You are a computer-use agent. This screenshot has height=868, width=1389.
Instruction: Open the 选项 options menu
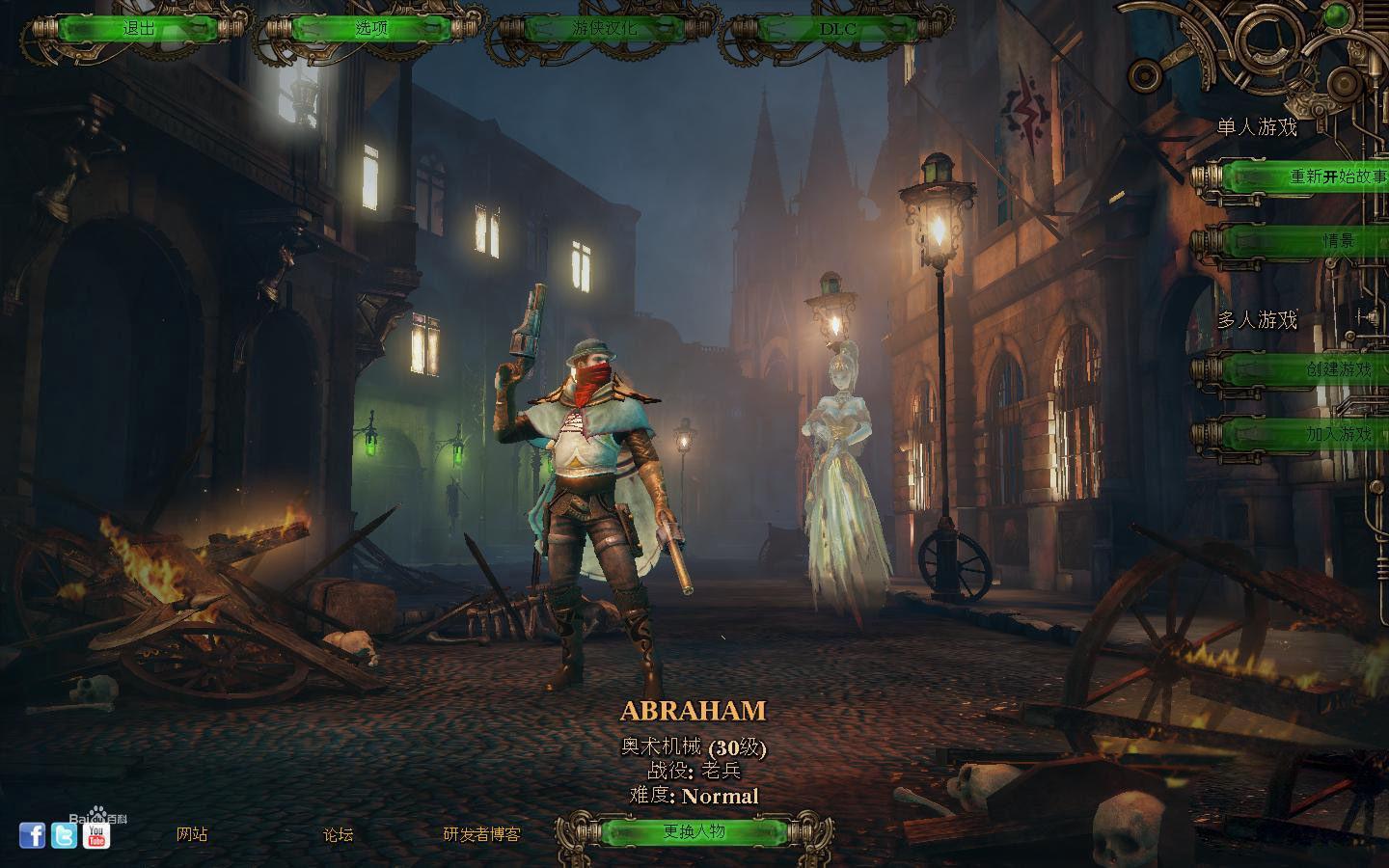(371, 28)
